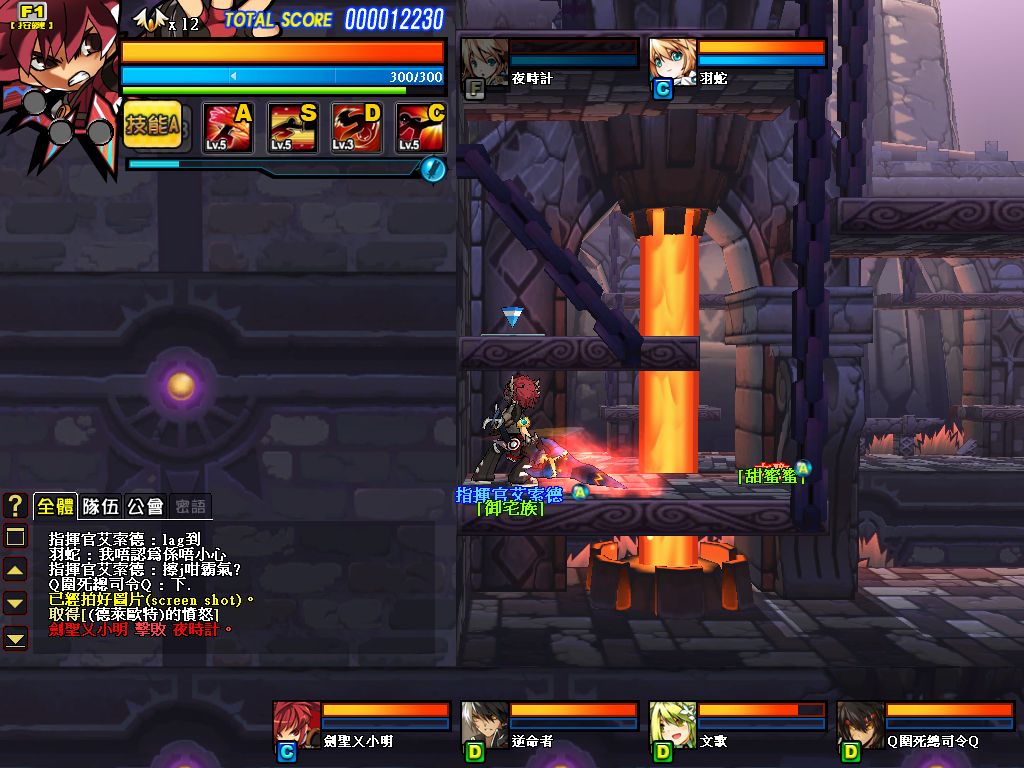The height and width of the screenshot is (768, 1024).
Task: Select player 劍聖乂小明 portrait panel
Action: click(x=297, y=725)
